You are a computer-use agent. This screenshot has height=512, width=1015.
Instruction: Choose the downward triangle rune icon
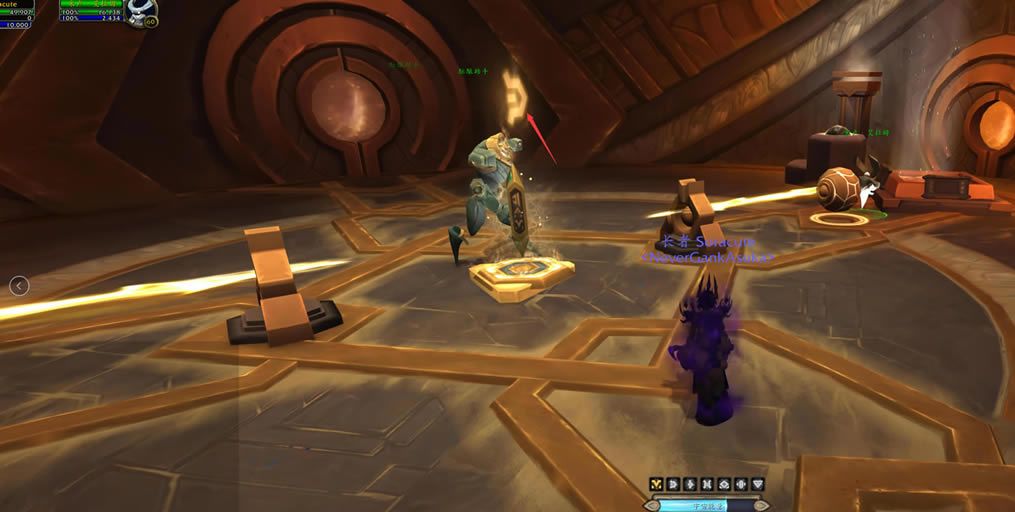coord(758,484)
